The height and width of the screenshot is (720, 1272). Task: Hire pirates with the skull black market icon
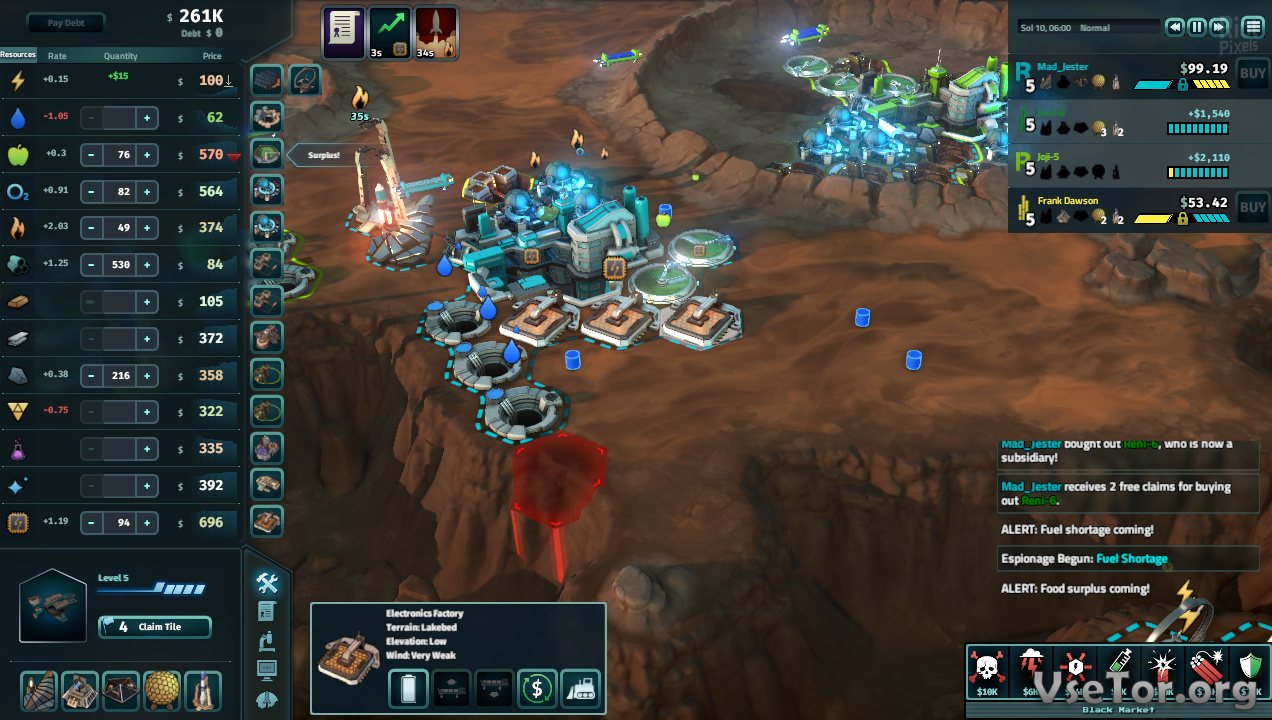point(987,671)
